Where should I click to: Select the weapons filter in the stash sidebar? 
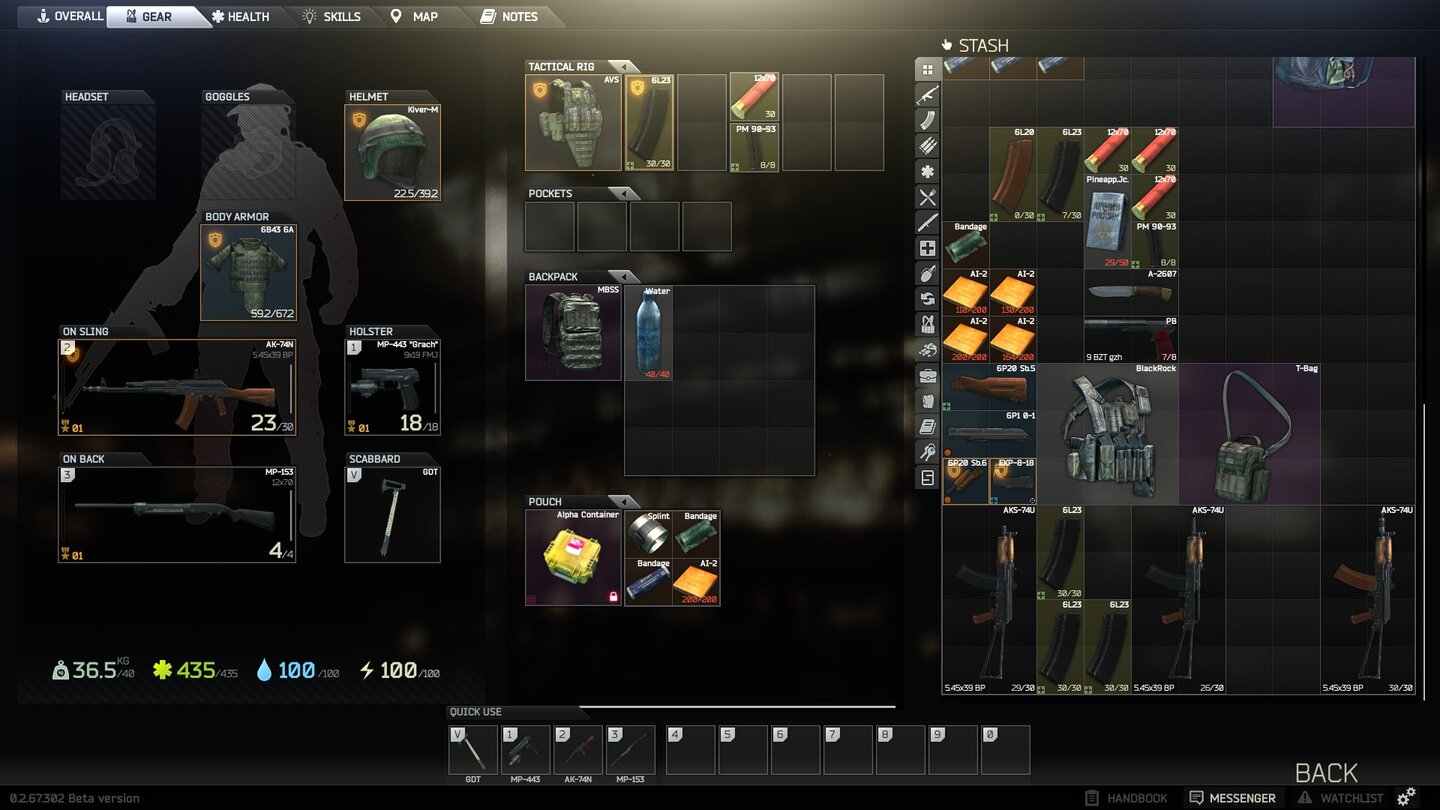(927, 94)
